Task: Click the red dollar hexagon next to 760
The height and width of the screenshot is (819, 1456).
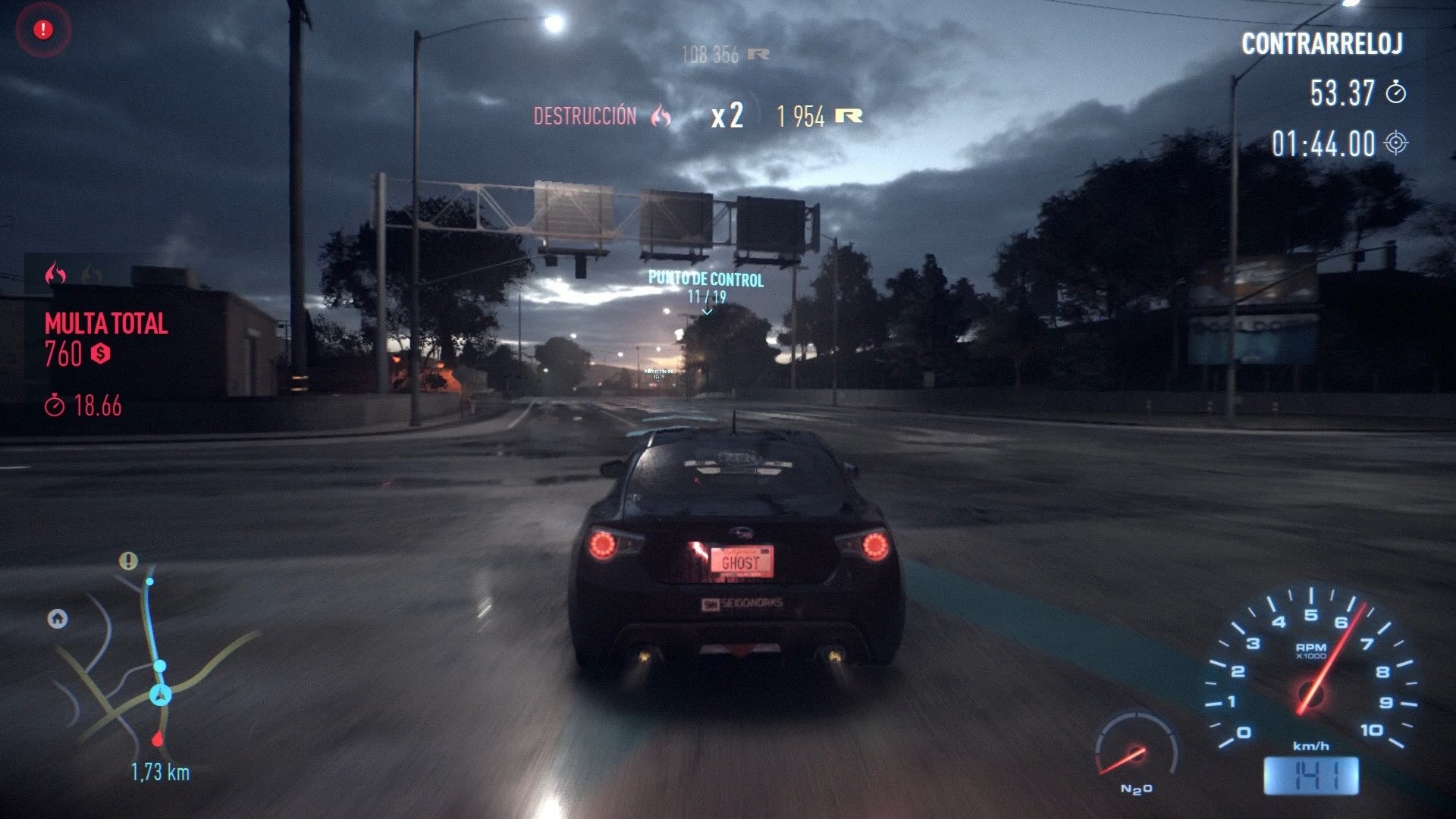Action: (102, 353)
